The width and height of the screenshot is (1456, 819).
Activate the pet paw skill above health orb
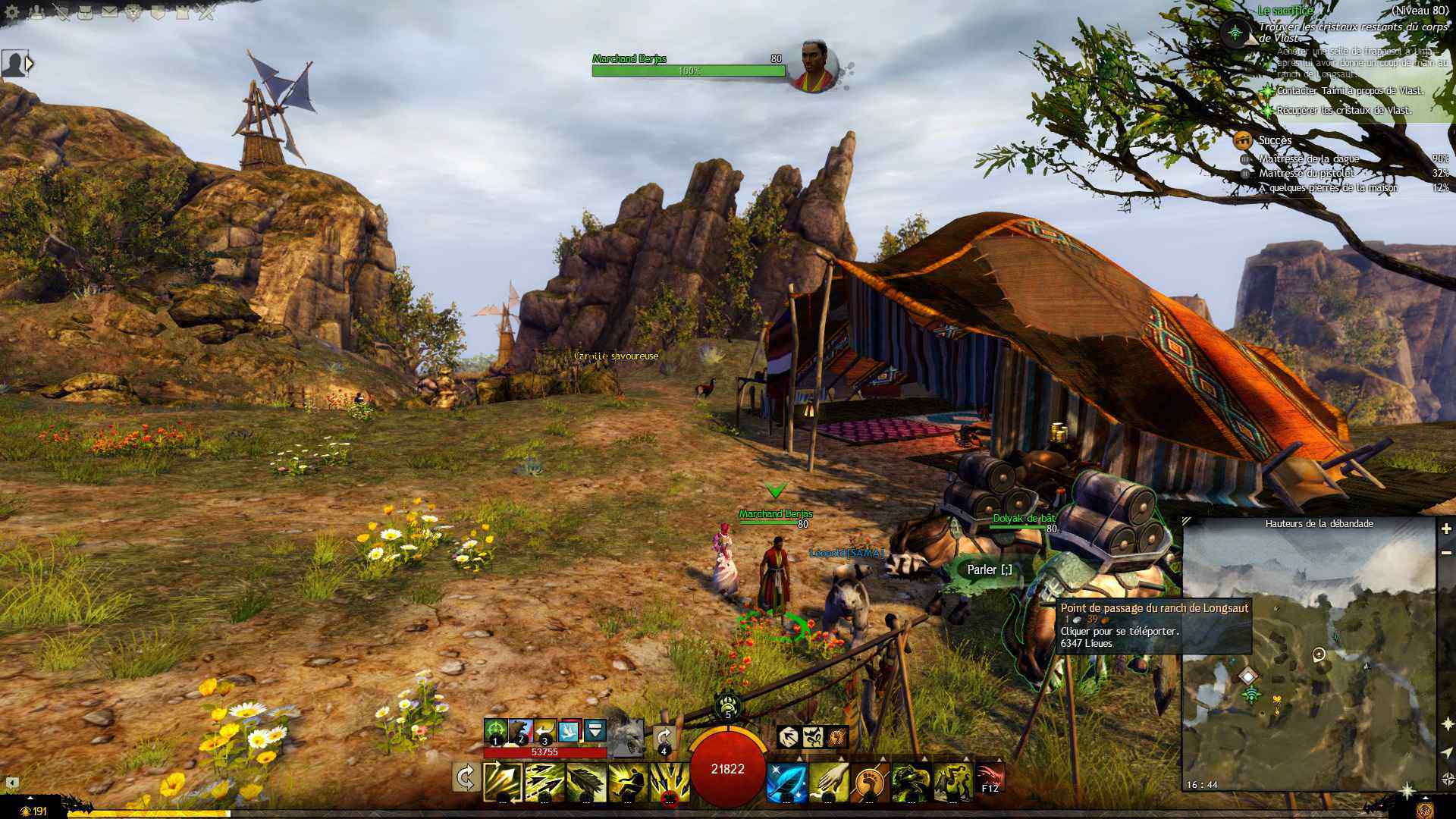tap(727, 705)
